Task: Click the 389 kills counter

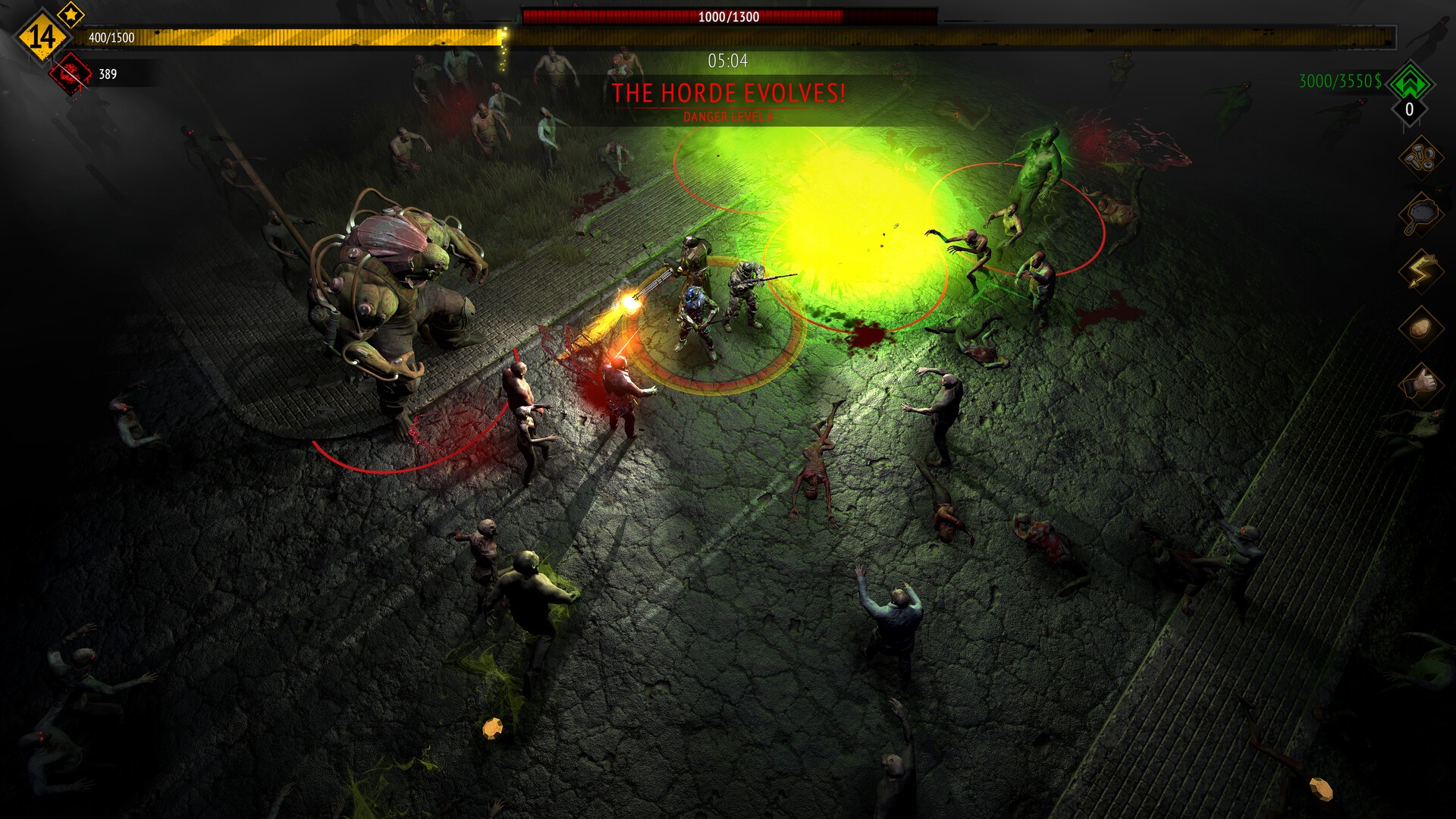Action: point(106,73)
